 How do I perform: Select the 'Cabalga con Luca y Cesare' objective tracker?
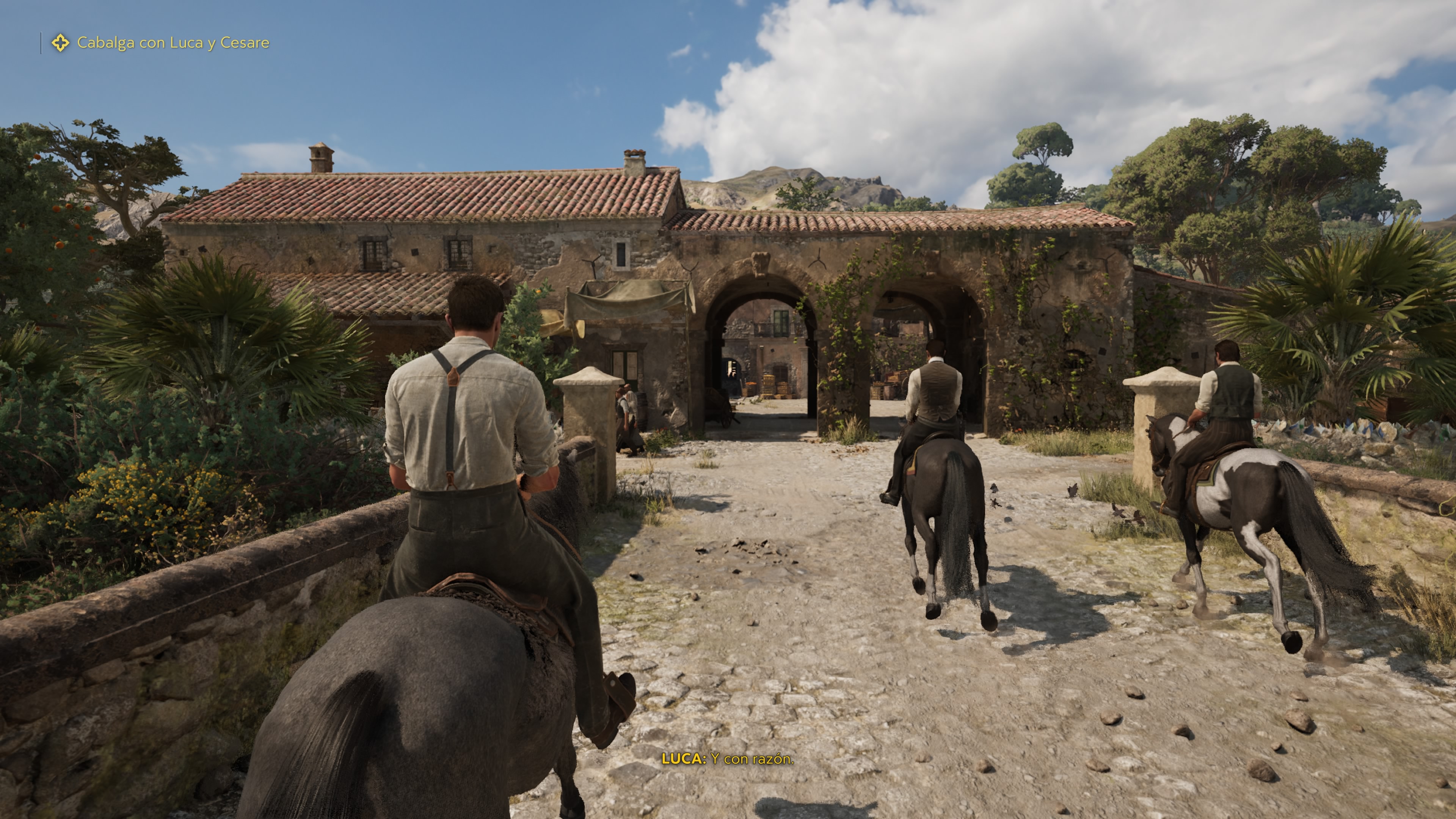click(173, 43)
